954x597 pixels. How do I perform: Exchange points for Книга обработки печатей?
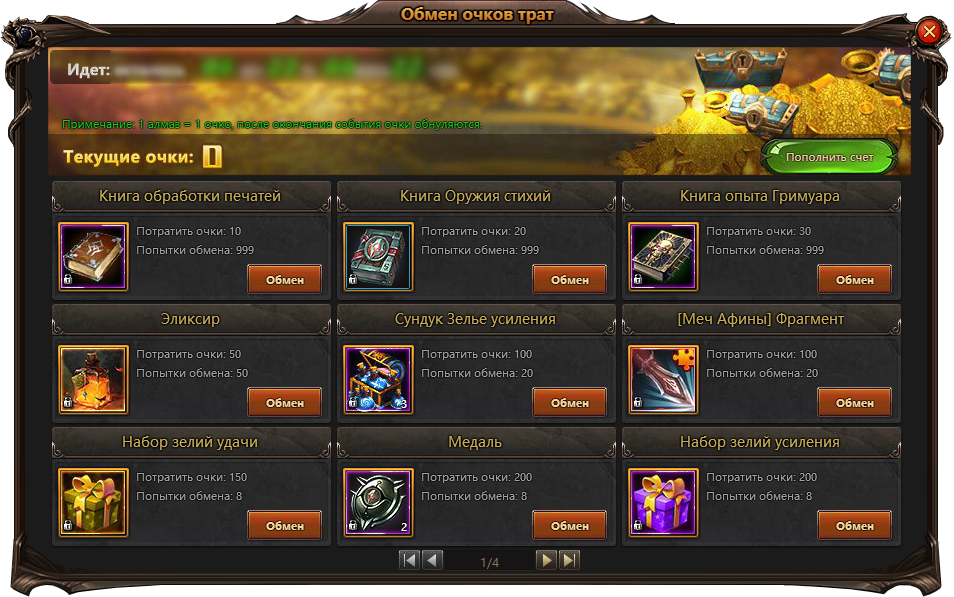point(284,280)
